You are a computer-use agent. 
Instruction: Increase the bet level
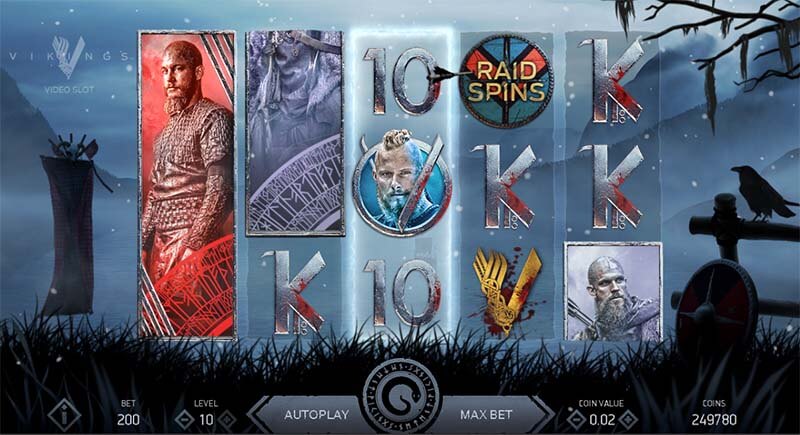coord(228,420)
